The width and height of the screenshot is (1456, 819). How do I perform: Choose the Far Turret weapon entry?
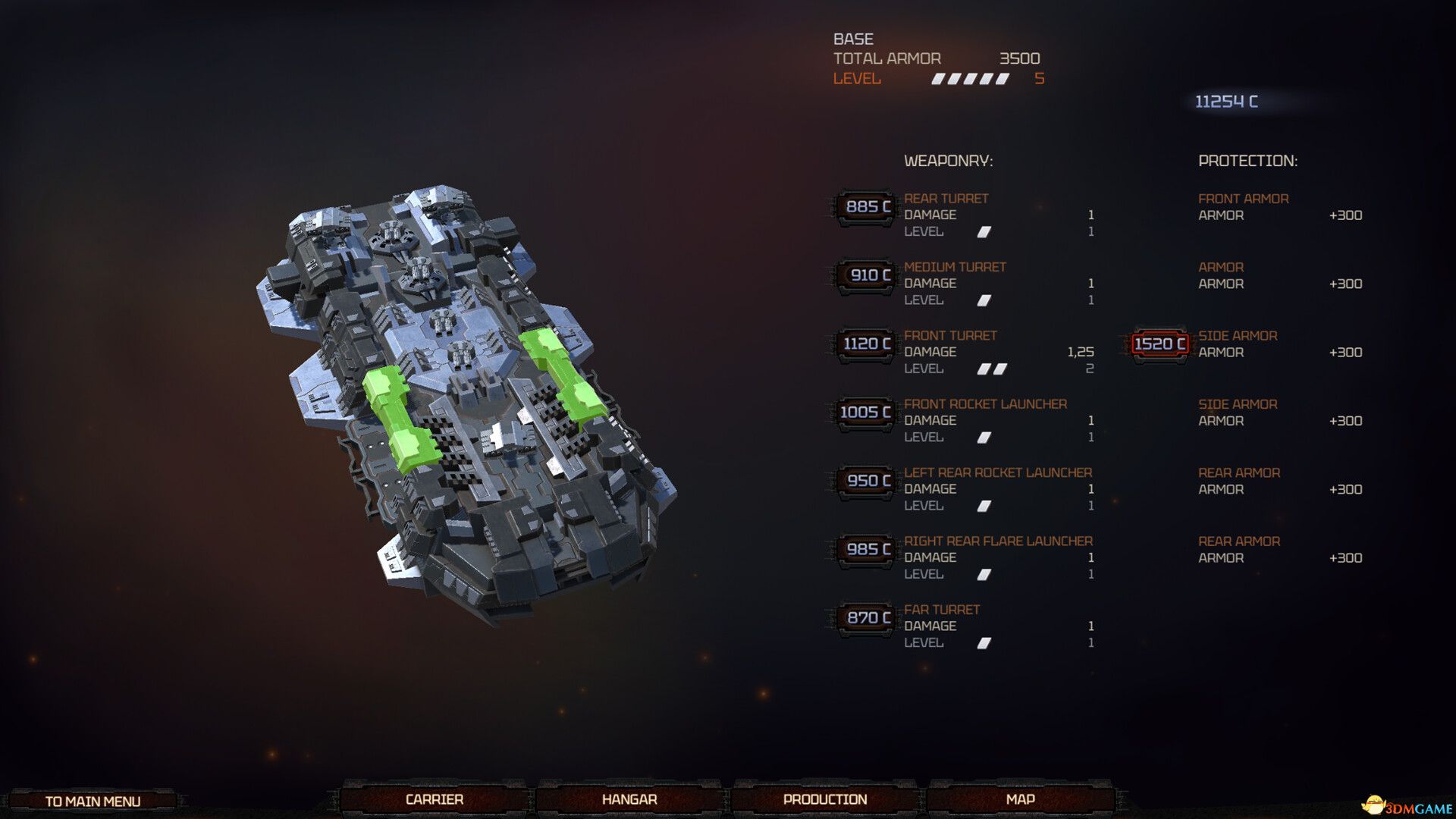click(x=942, y=610)
